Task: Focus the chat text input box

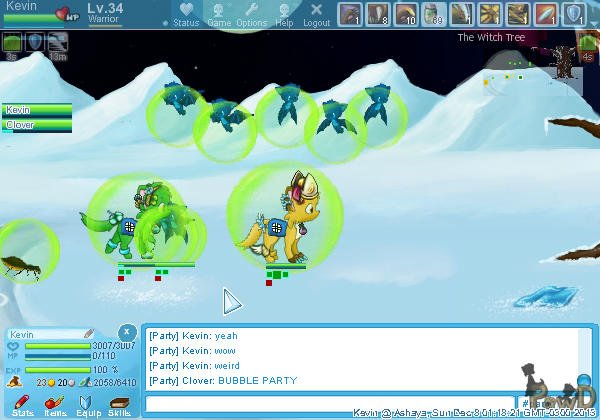Action: coord(330,404)
